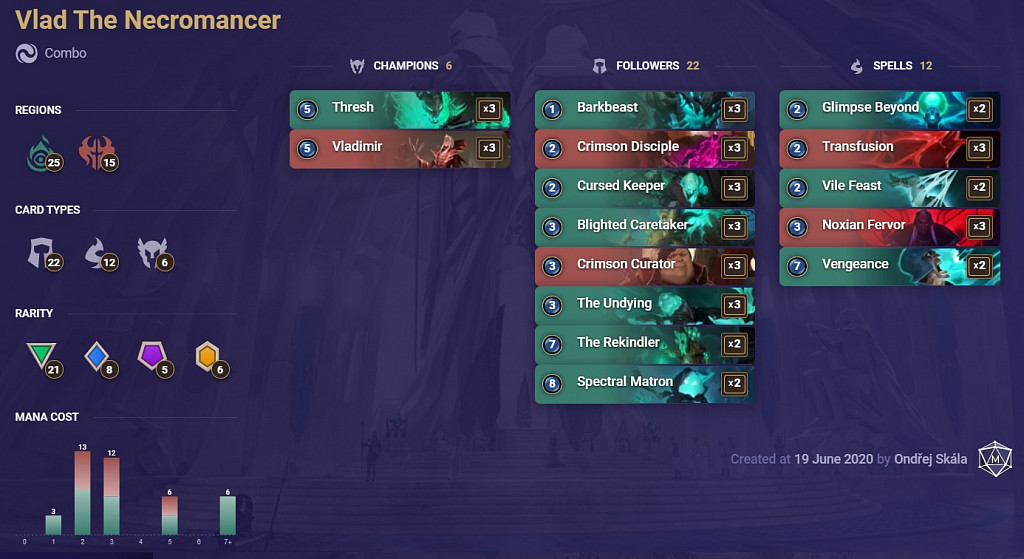Show the Vengeance spell card
This screenshot has height=559, width=1024.
tap(889, 265)
